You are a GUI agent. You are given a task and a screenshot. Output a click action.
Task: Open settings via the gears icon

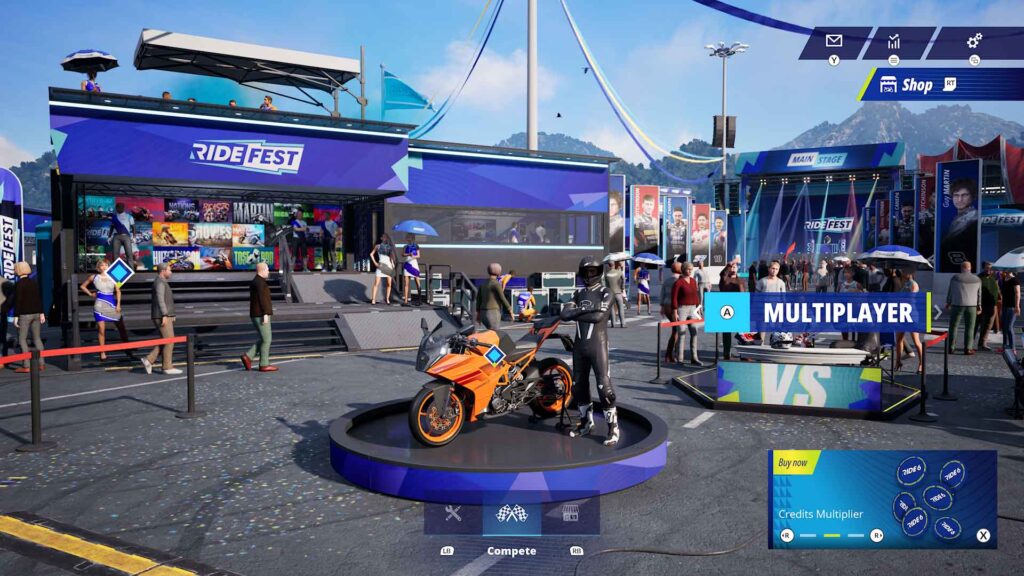pyautogui.click(x=973, y=41)
